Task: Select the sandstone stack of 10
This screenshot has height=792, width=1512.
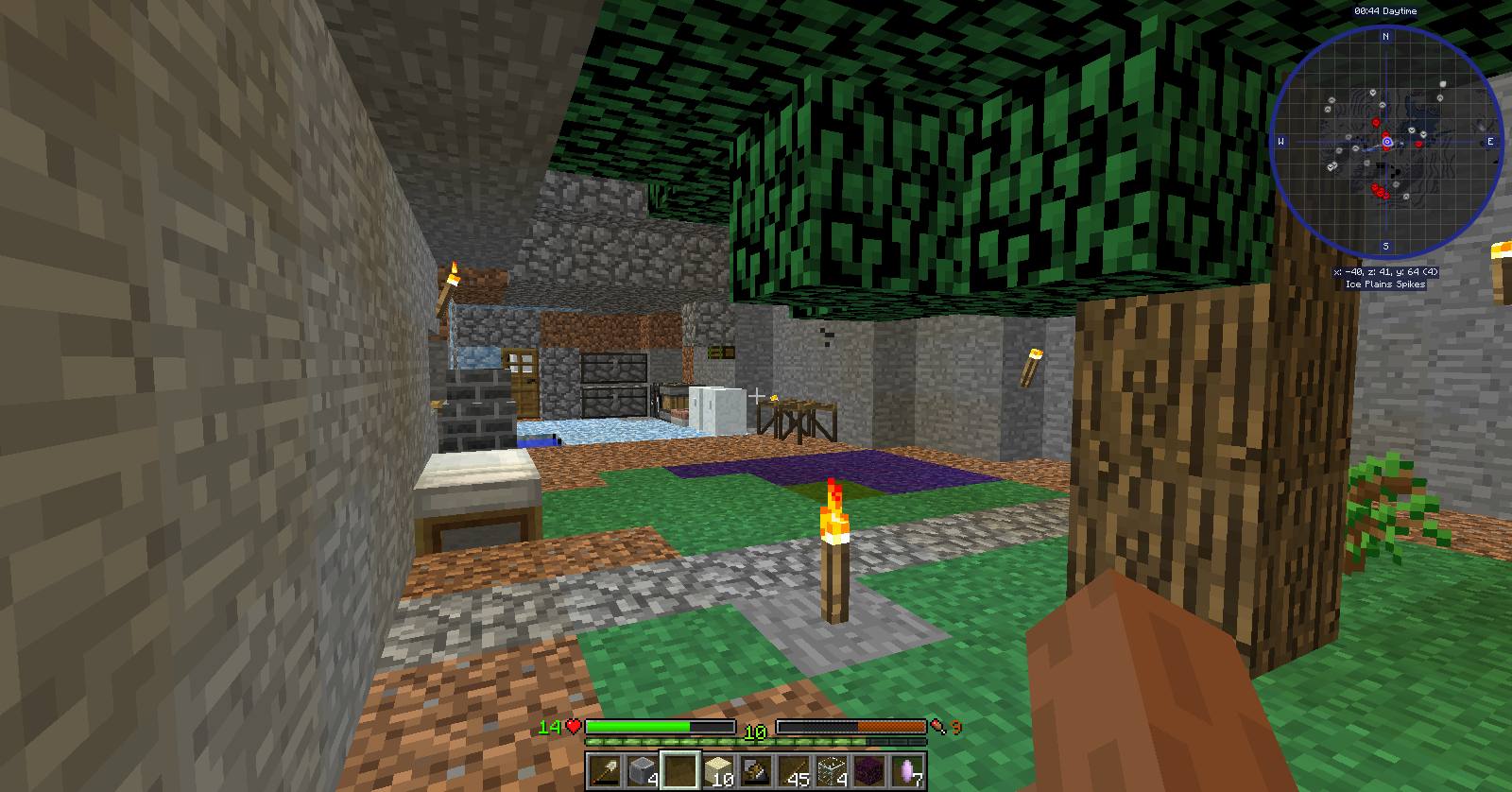Action: pyautogui.click(x=716, y=771)
